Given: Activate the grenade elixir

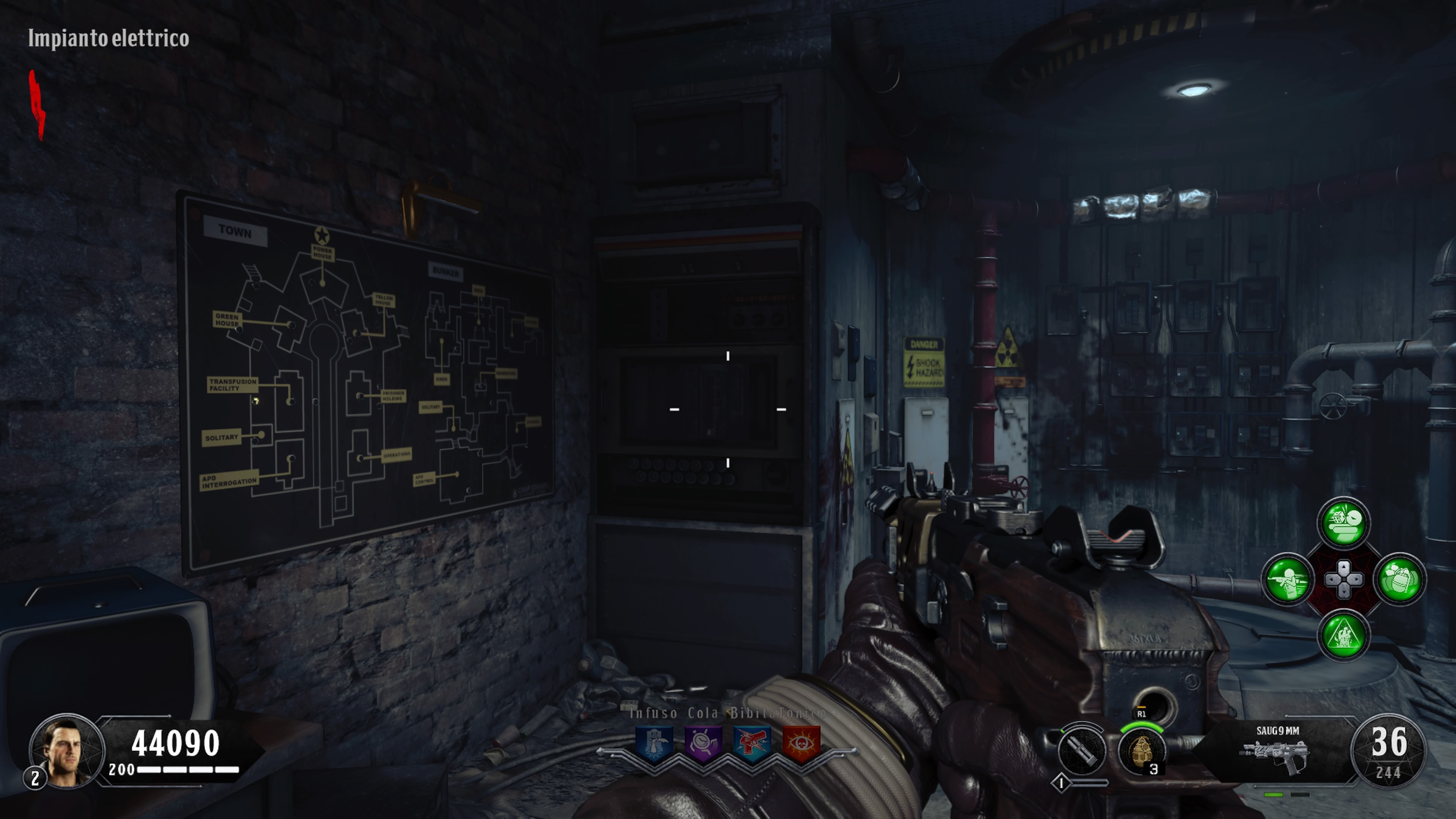Looking at the screenshot, I should coord(1400,579).
